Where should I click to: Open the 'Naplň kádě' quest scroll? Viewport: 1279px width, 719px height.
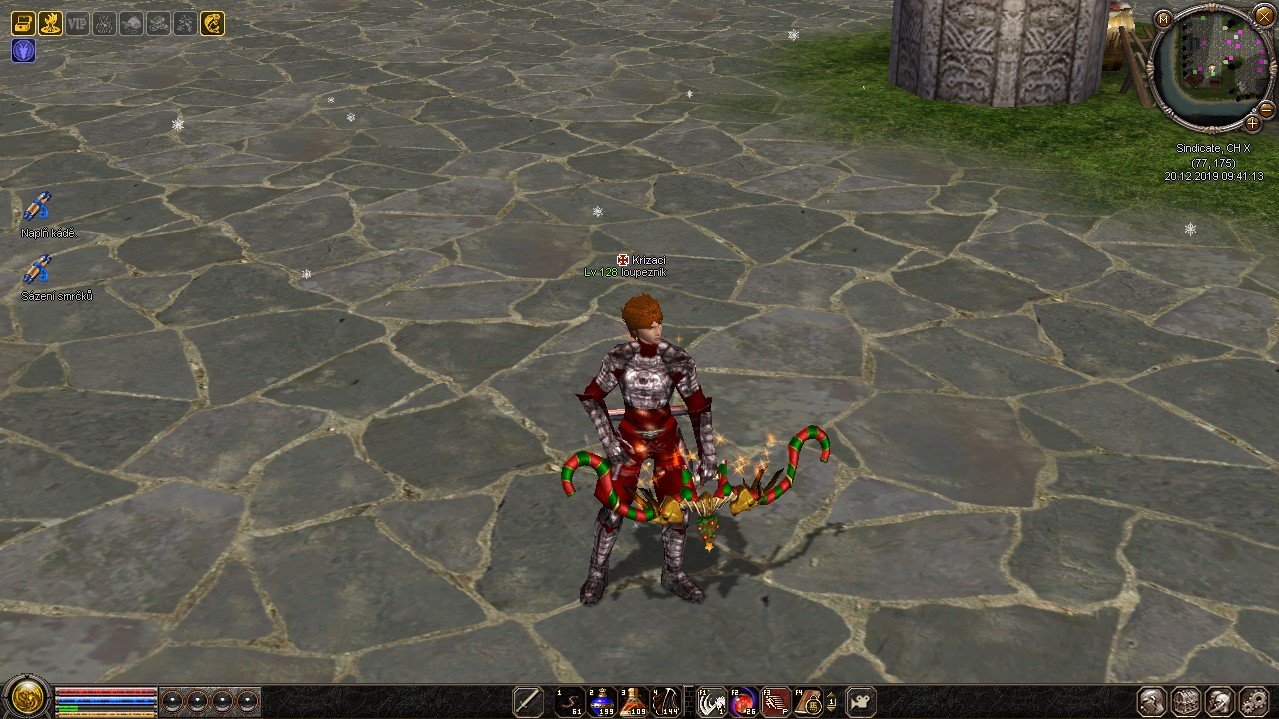click(x=38, y=207)
